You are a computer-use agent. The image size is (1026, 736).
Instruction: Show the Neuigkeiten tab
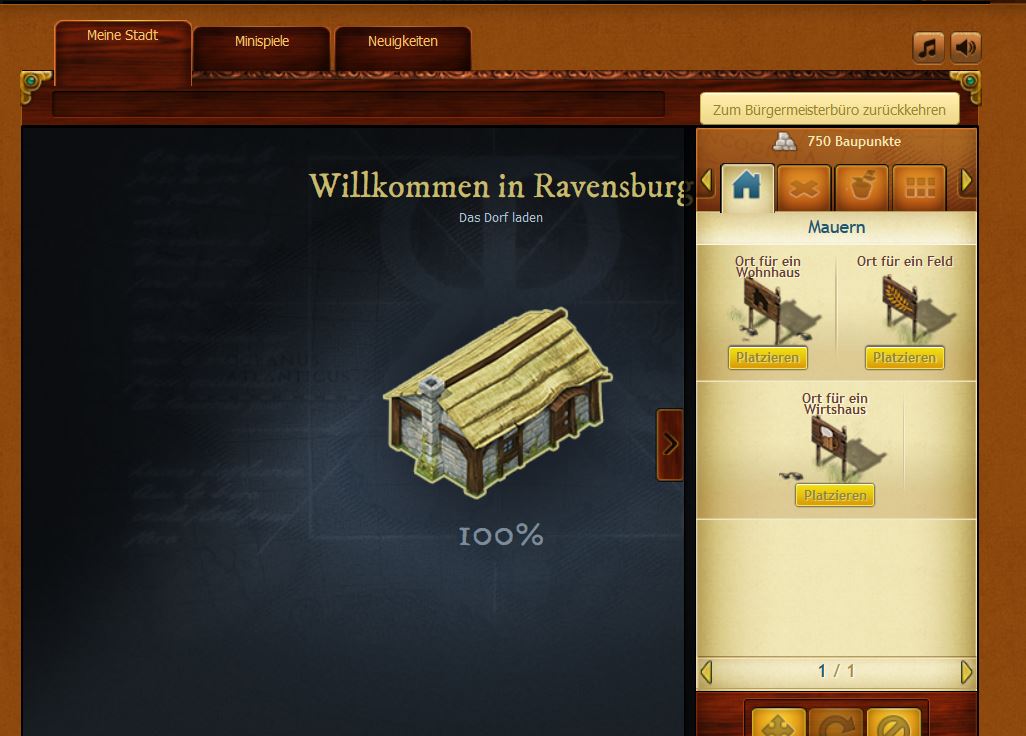pos(402,42)
